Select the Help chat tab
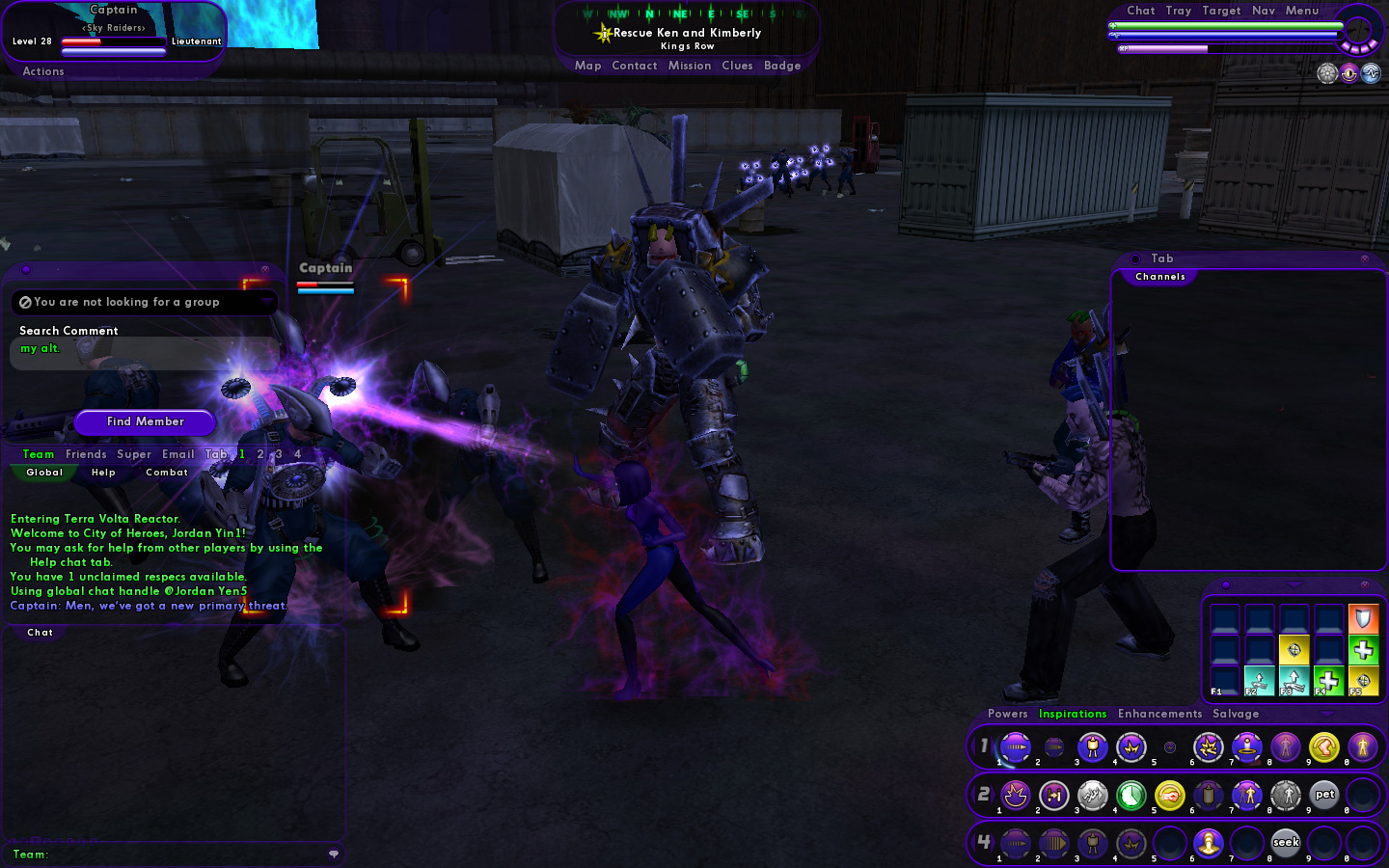 pos(103,473)
